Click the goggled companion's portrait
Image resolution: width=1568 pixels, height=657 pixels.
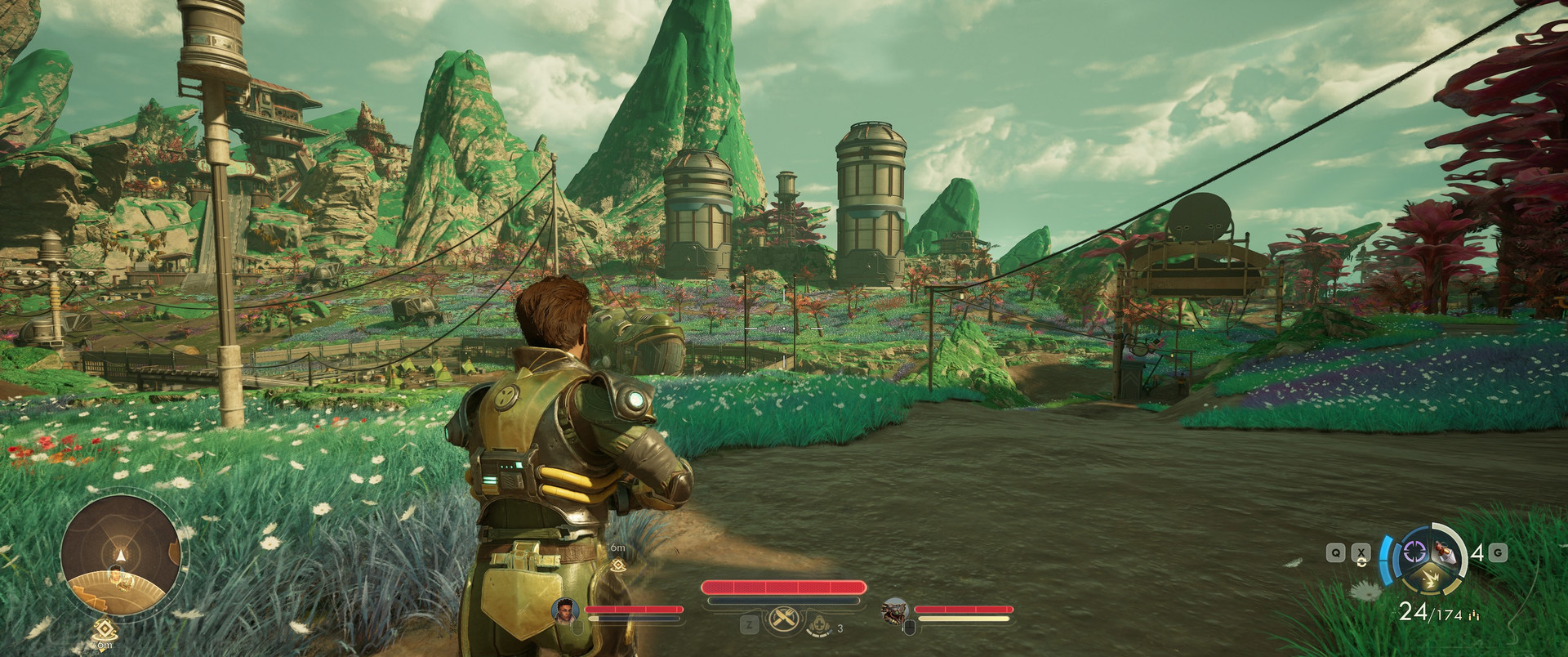[895, 611]
